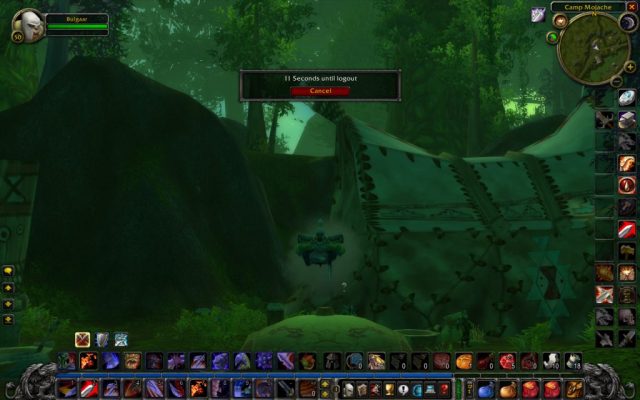640x400 pixels.
Task: Click the buff icon beside the minimap
Action: point(537,13)
